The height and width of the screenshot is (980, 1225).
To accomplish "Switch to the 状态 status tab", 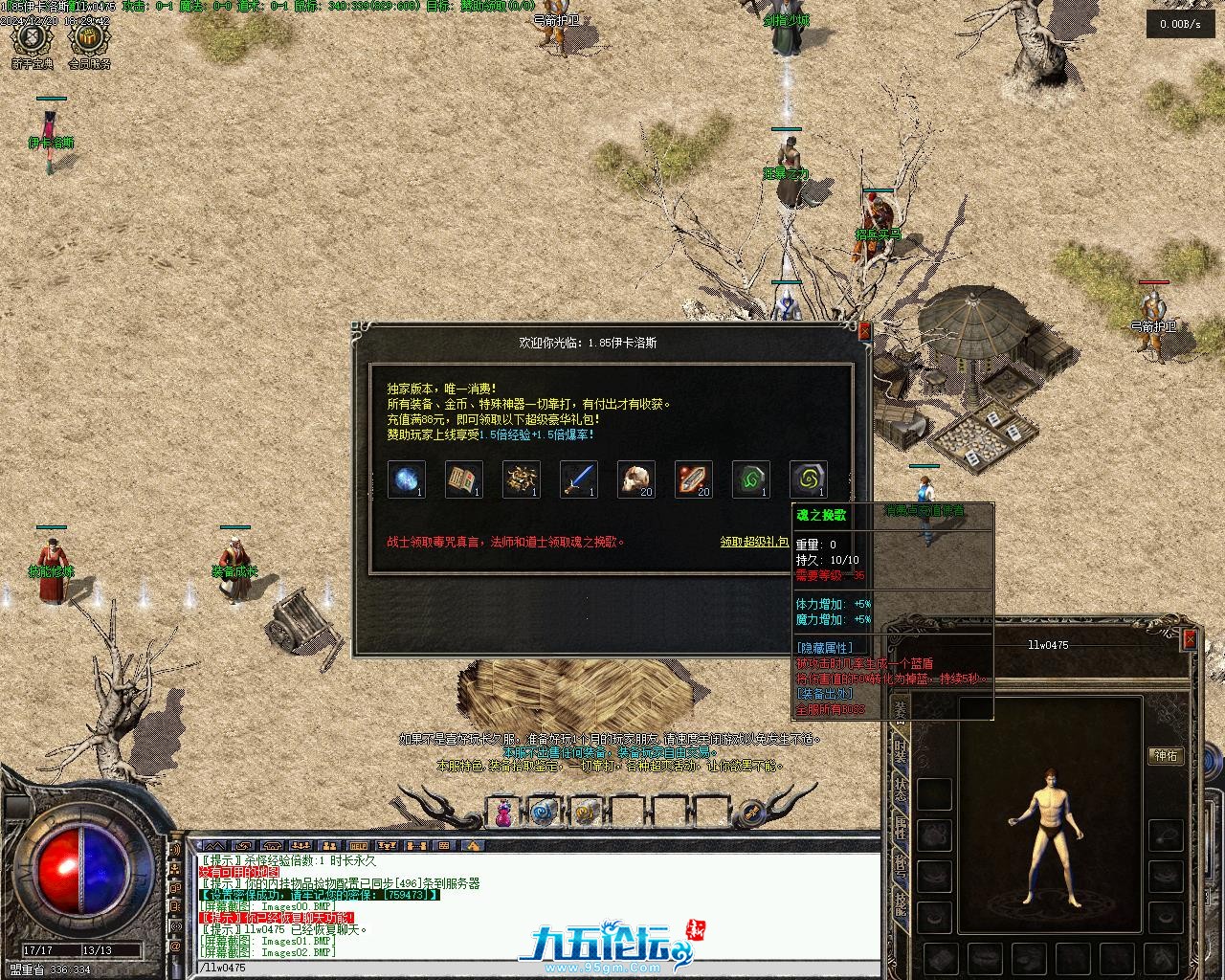I will [x=901, y=790].
